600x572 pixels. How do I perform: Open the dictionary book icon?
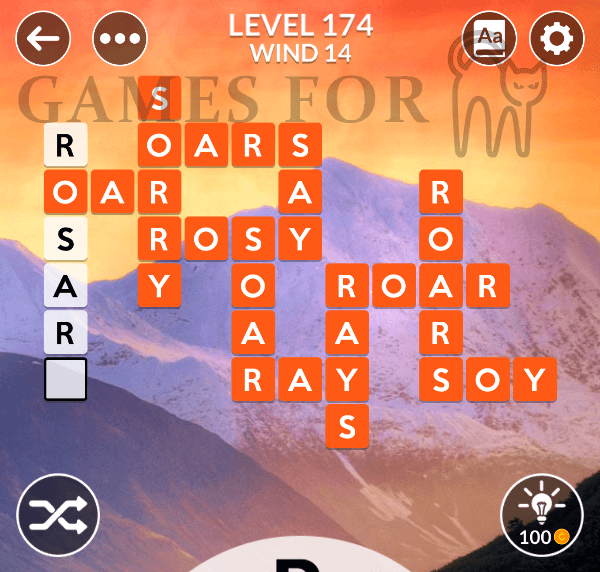pyautogui.click(x=490, y=40)
